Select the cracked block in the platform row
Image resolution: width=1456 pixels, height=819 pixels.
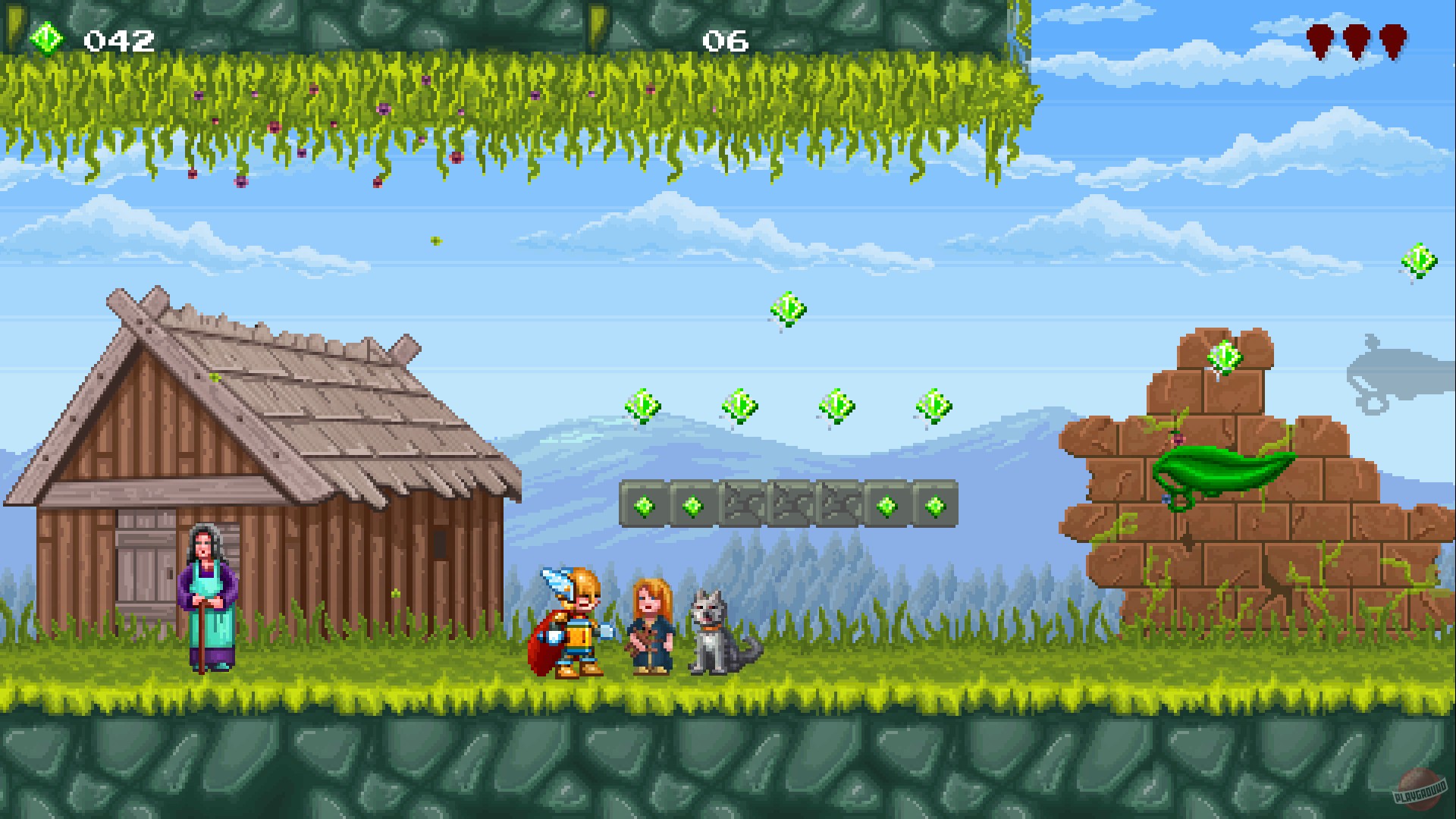coord(789,504)
